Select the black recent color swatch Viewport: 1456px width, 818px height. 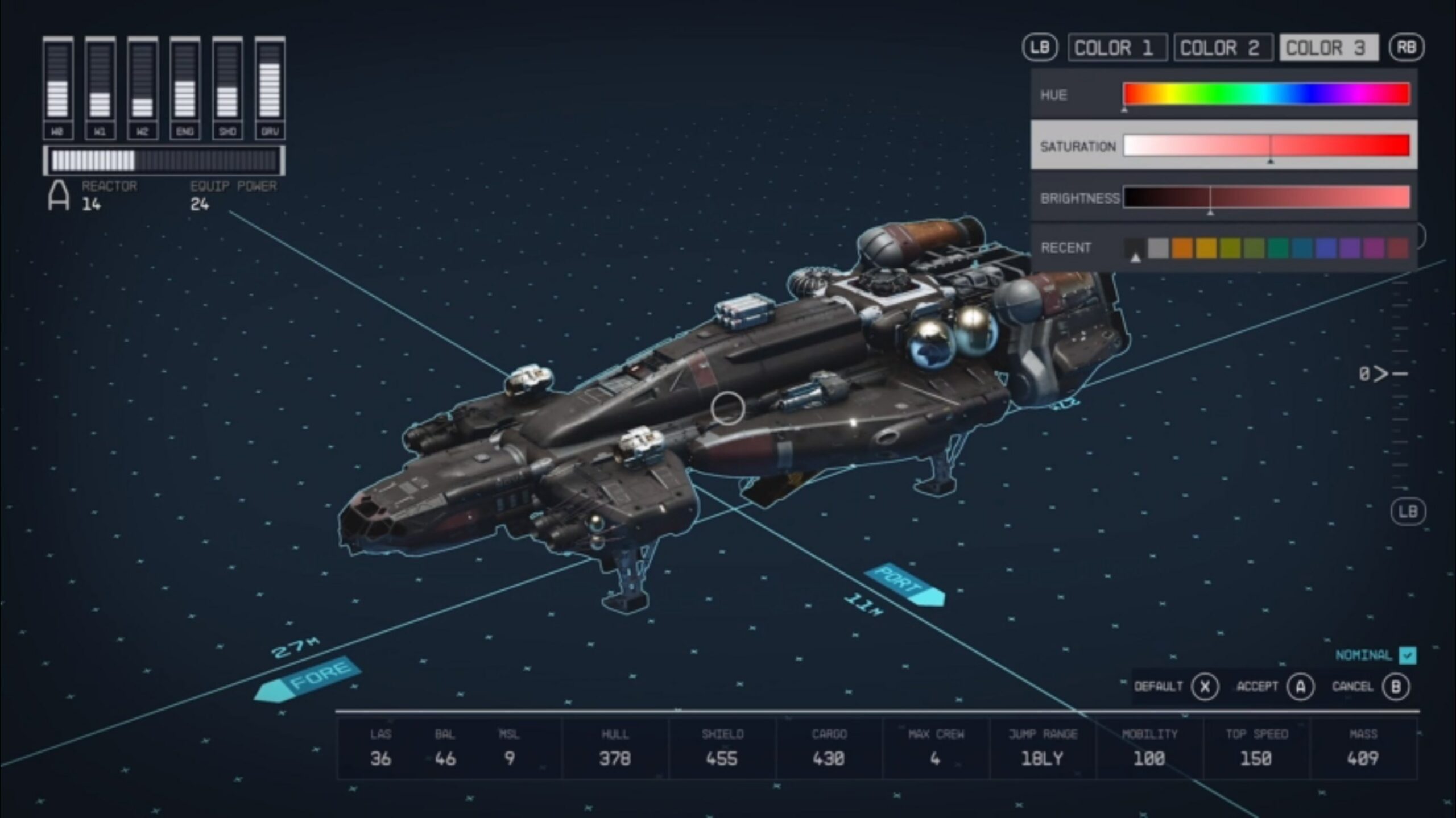pos(1135,248)
